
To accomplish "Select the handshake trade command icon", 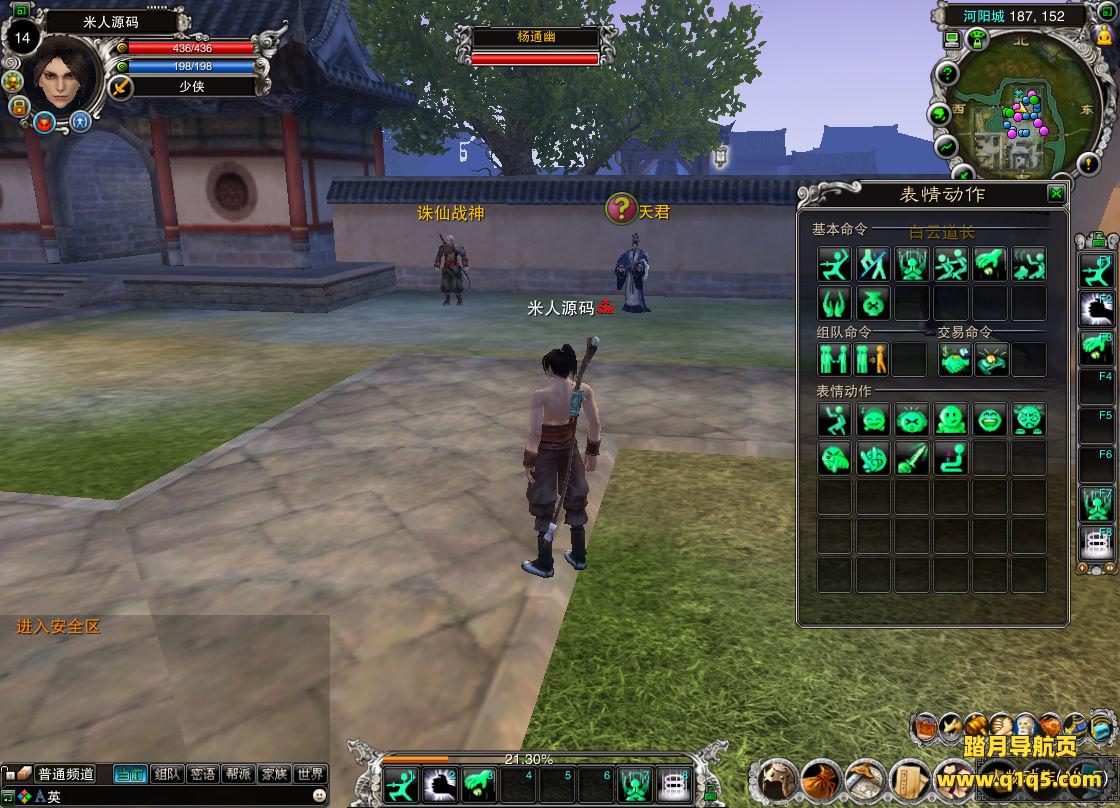I will click(x=954, y=359).
